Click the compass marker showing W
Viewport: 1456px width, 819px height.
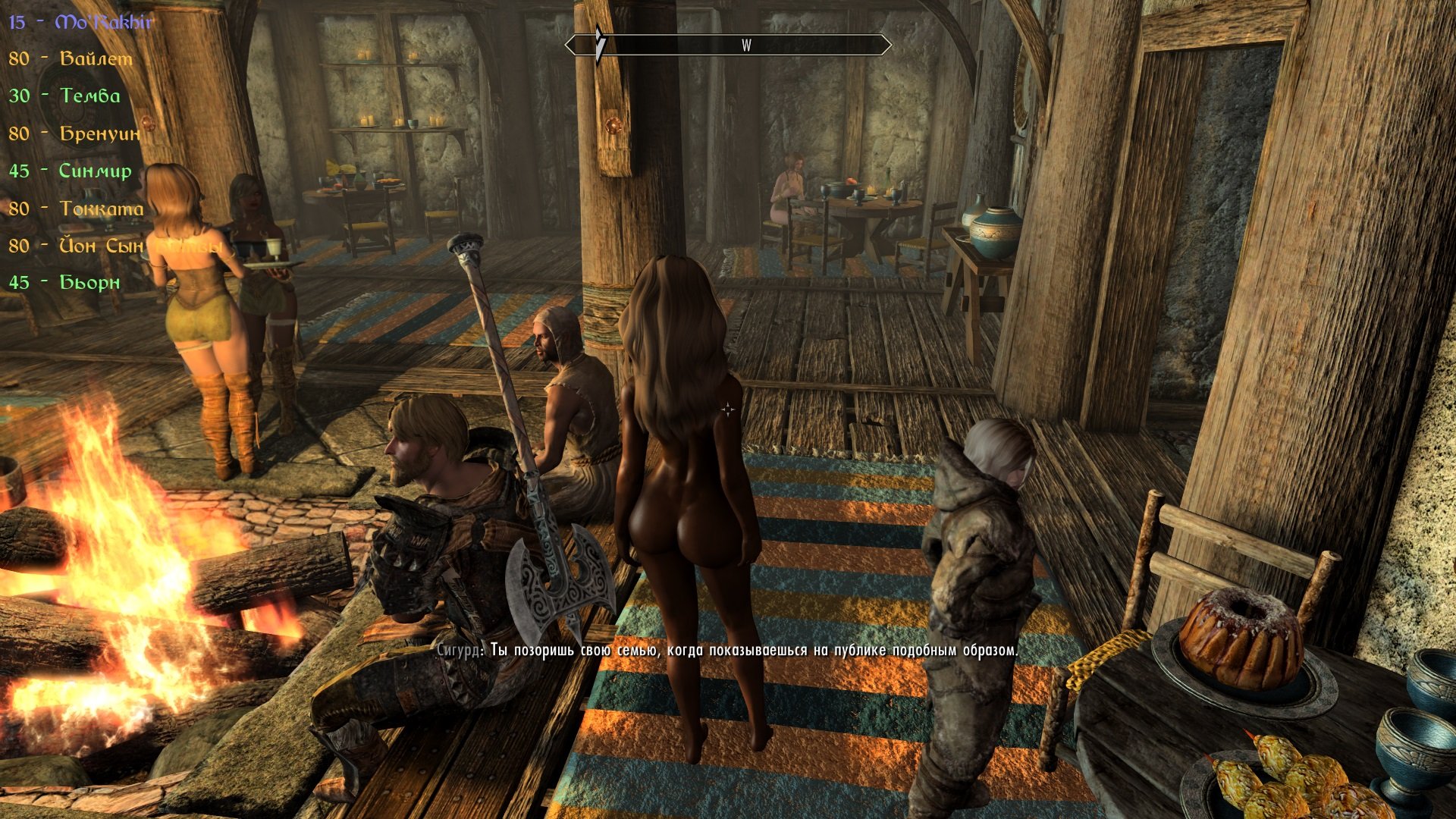point(745,45)
